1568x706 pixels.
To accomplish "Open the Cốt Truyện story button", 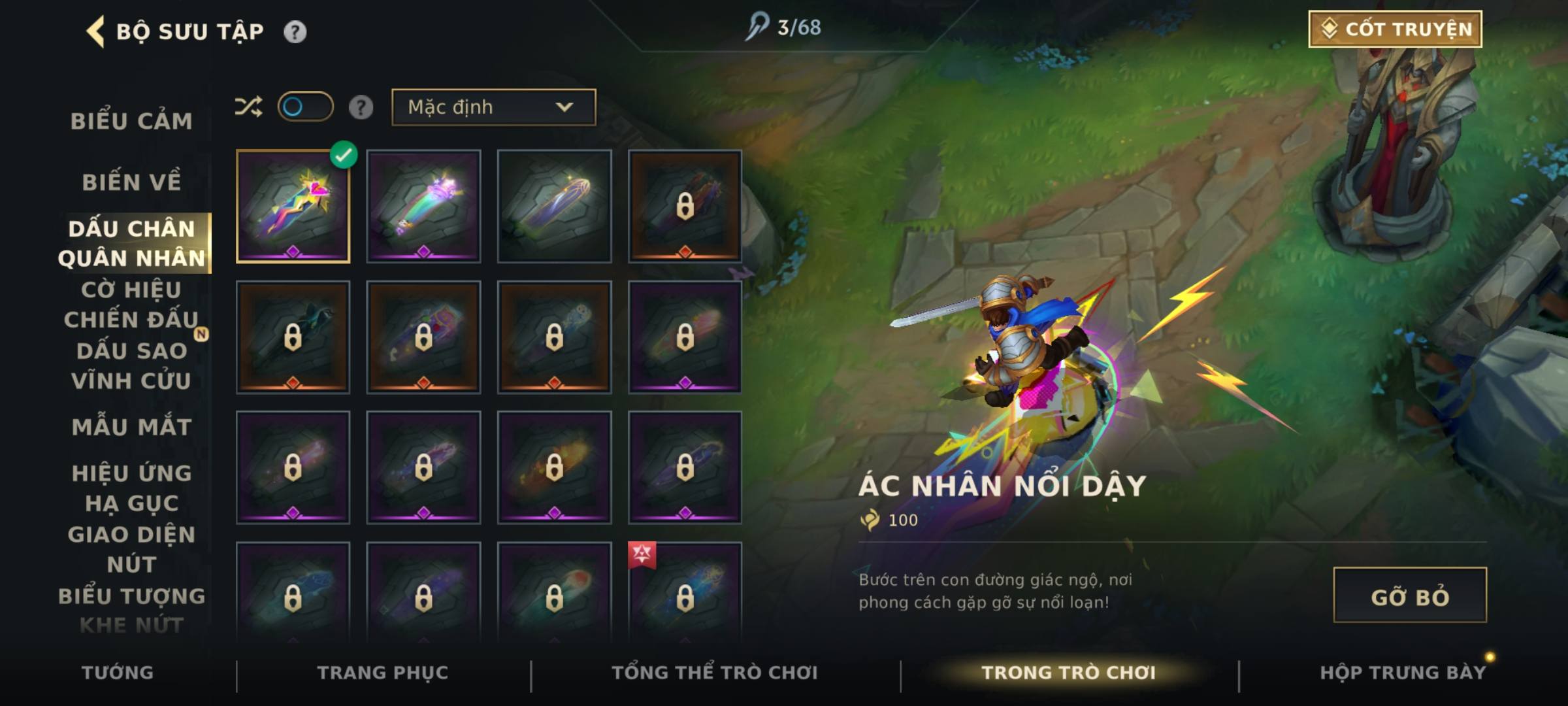I will (x=1395, y=29).
